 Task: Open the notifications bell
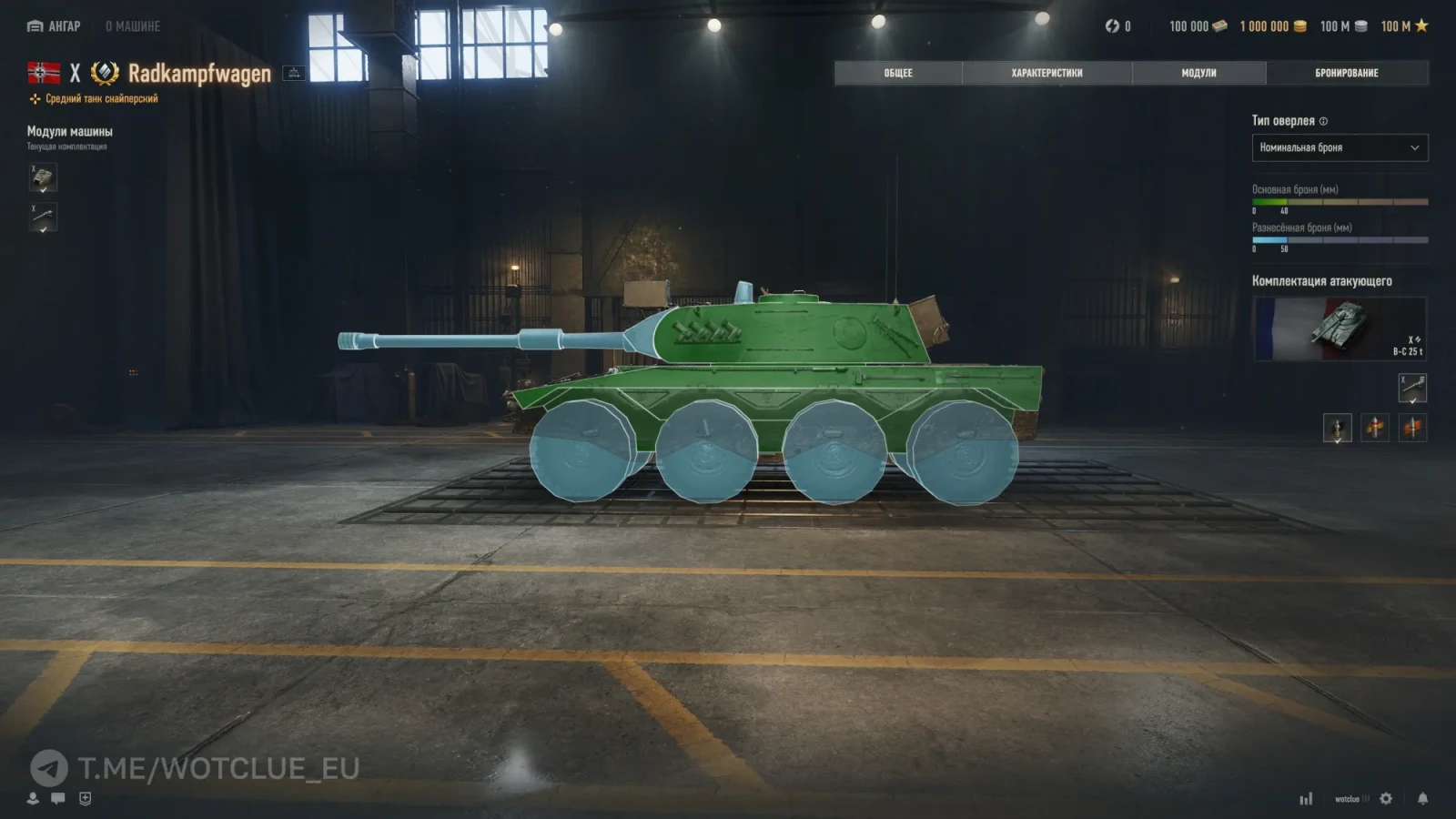pyautogui.click(x=1421, y=798)
